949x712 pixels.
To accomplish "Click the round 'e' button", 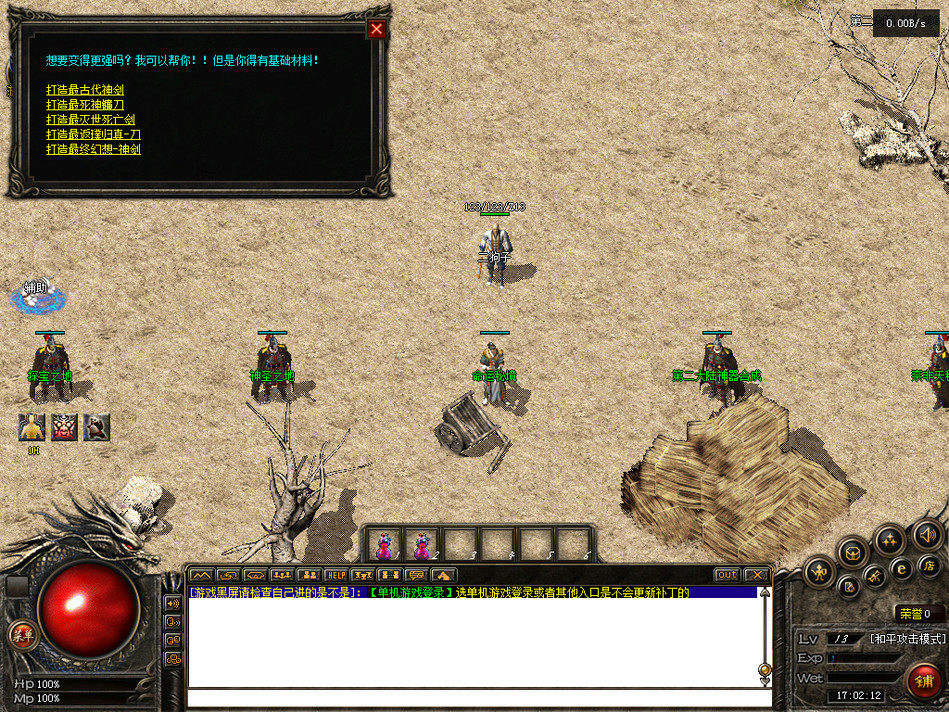I will pyautogui.click(x=901, y=569).
